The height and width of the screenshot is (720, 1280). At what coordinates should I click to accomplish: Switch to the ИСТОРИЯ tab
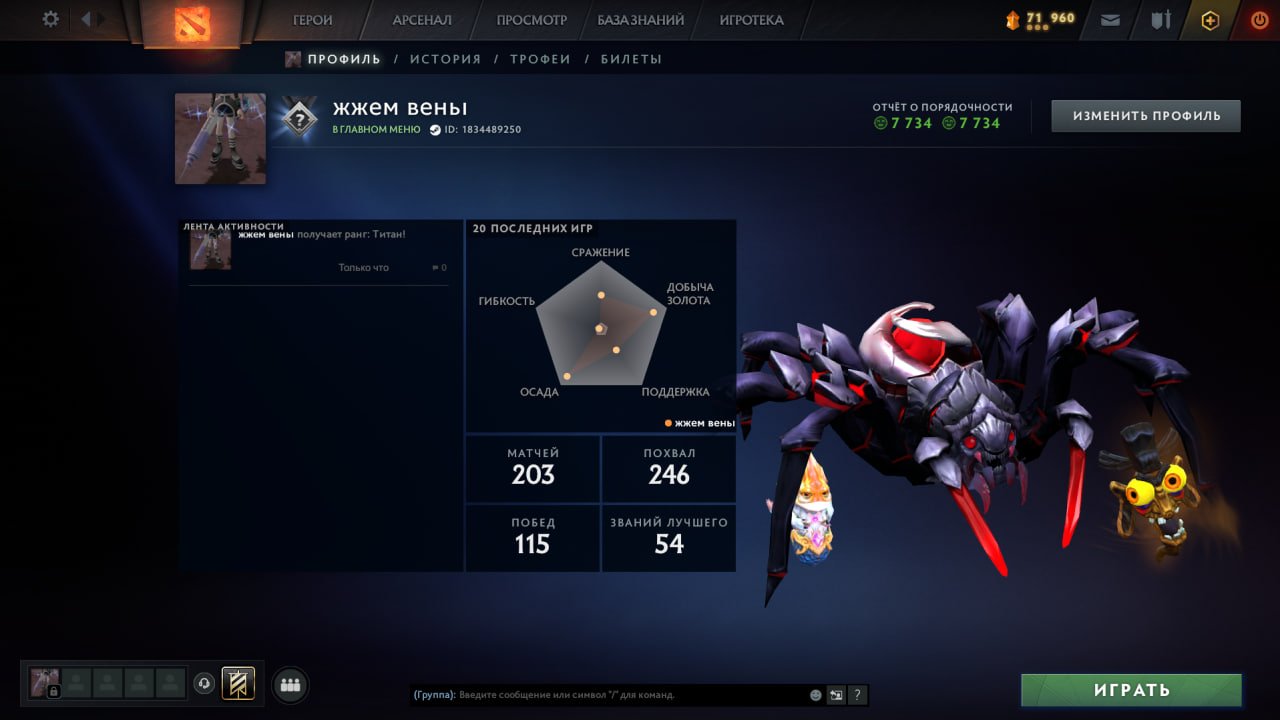point(446,59)
